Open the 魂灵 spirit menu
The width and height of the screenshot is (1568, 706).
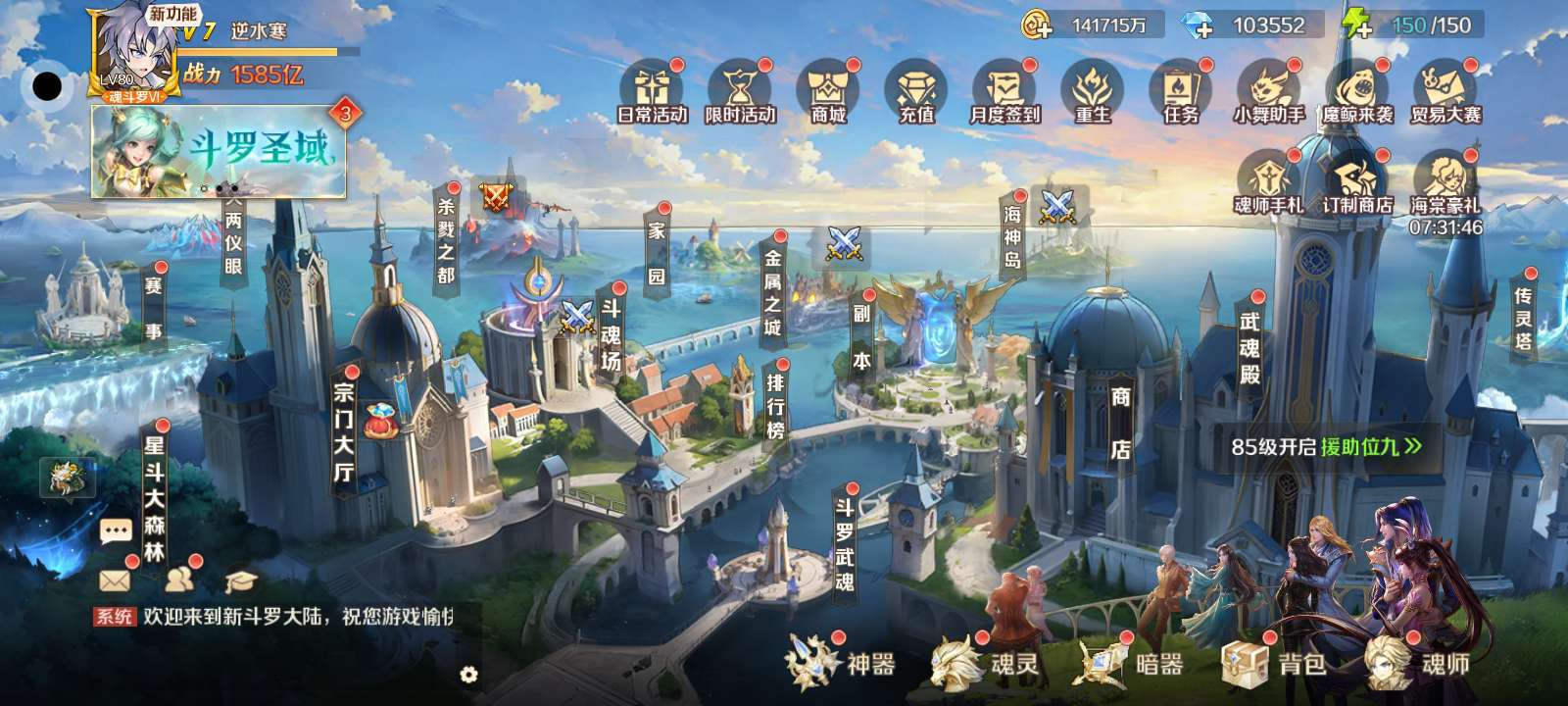pyautogui.click(x=984, y=664)
